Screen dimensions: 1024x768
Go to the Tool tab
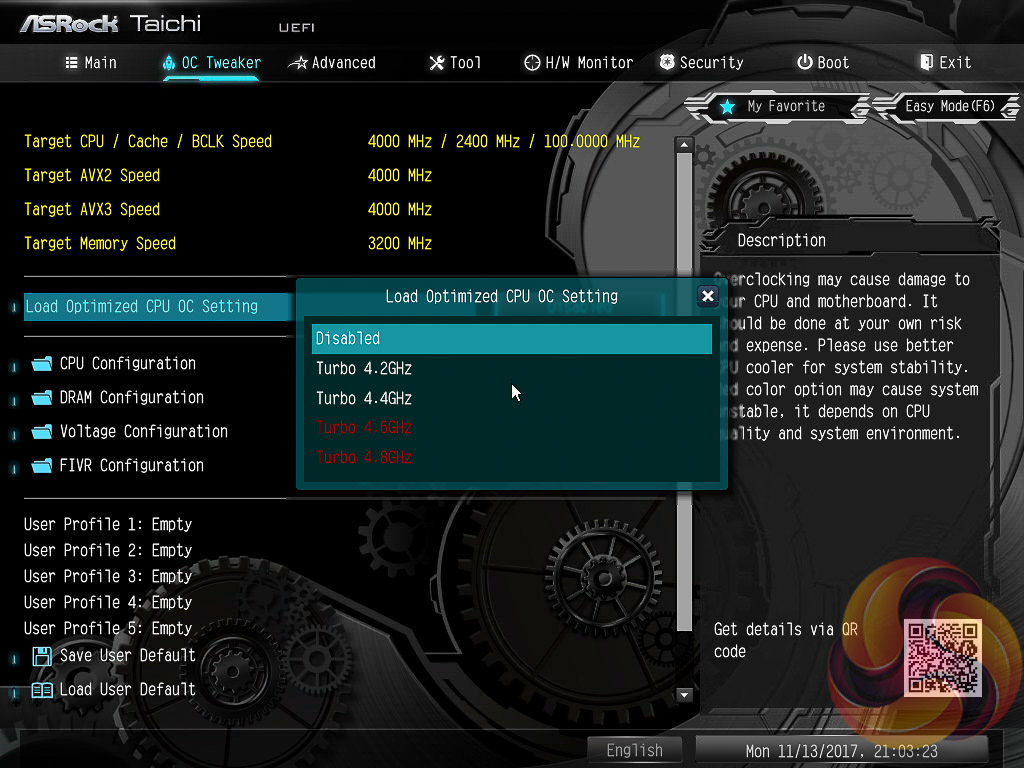(455, 62)
